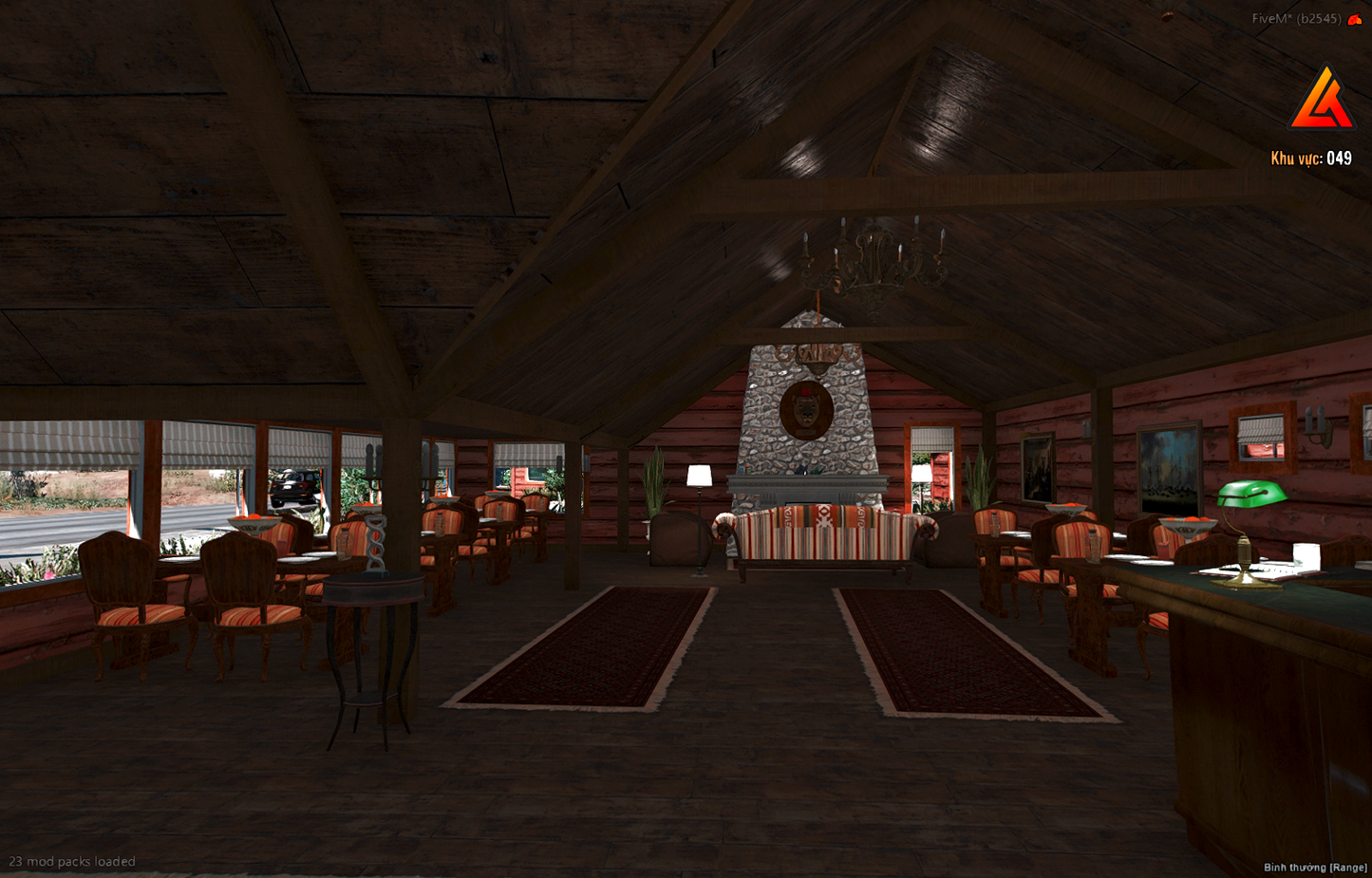Click the fruit bowl on the left dining table
This screenshot has width=1372, height=878.
(252, 522)
